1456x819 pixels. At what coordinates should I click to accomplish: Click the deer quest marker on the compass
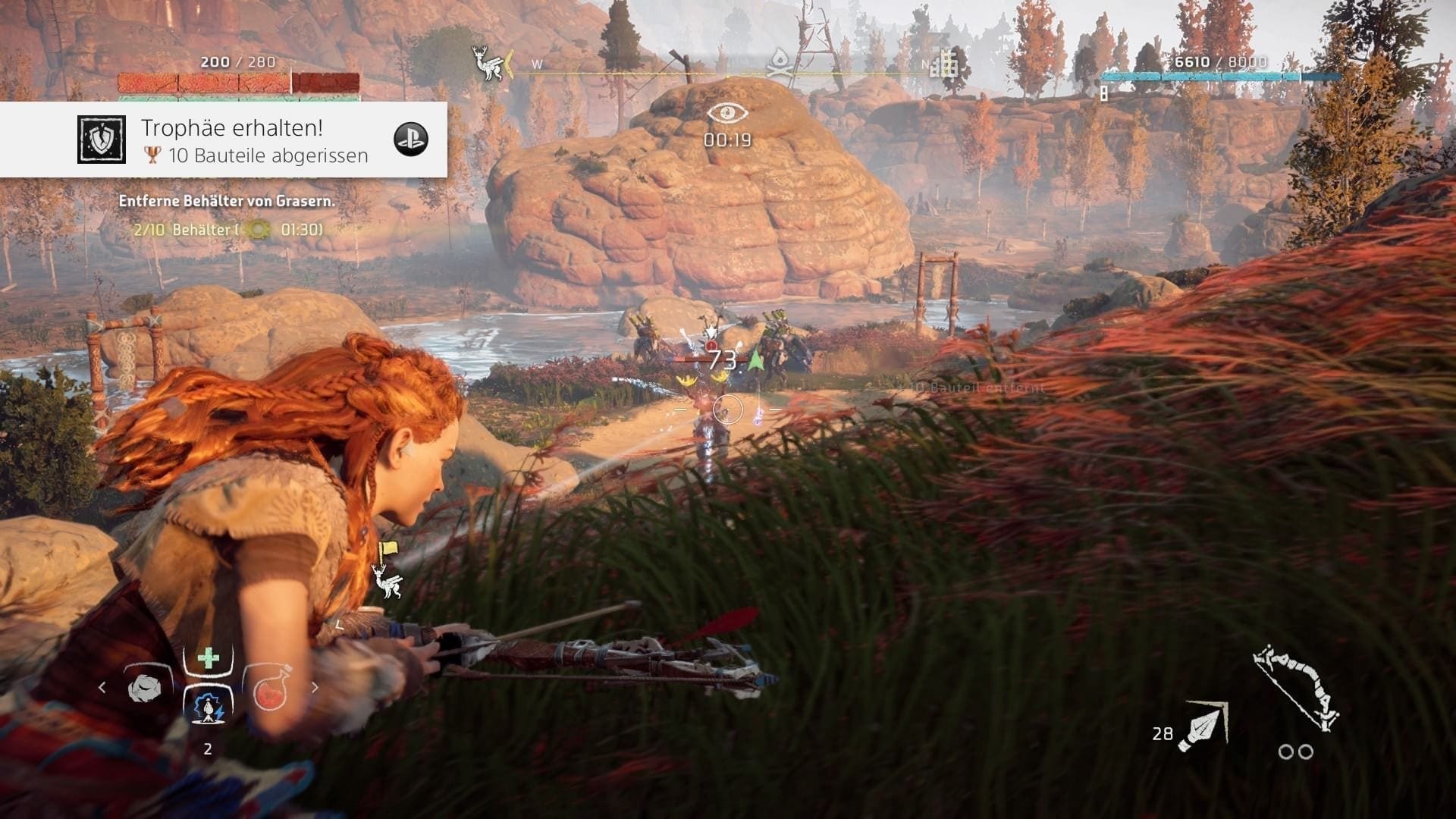click(486, 63)
